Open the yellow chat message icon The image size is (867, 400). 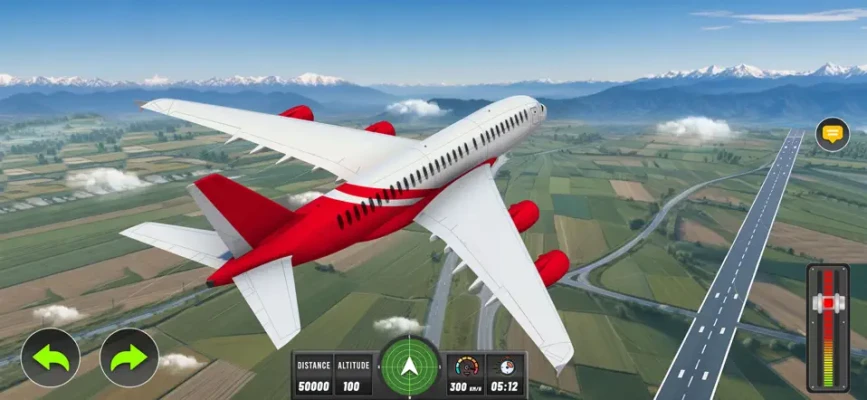[x=832, y=134]
